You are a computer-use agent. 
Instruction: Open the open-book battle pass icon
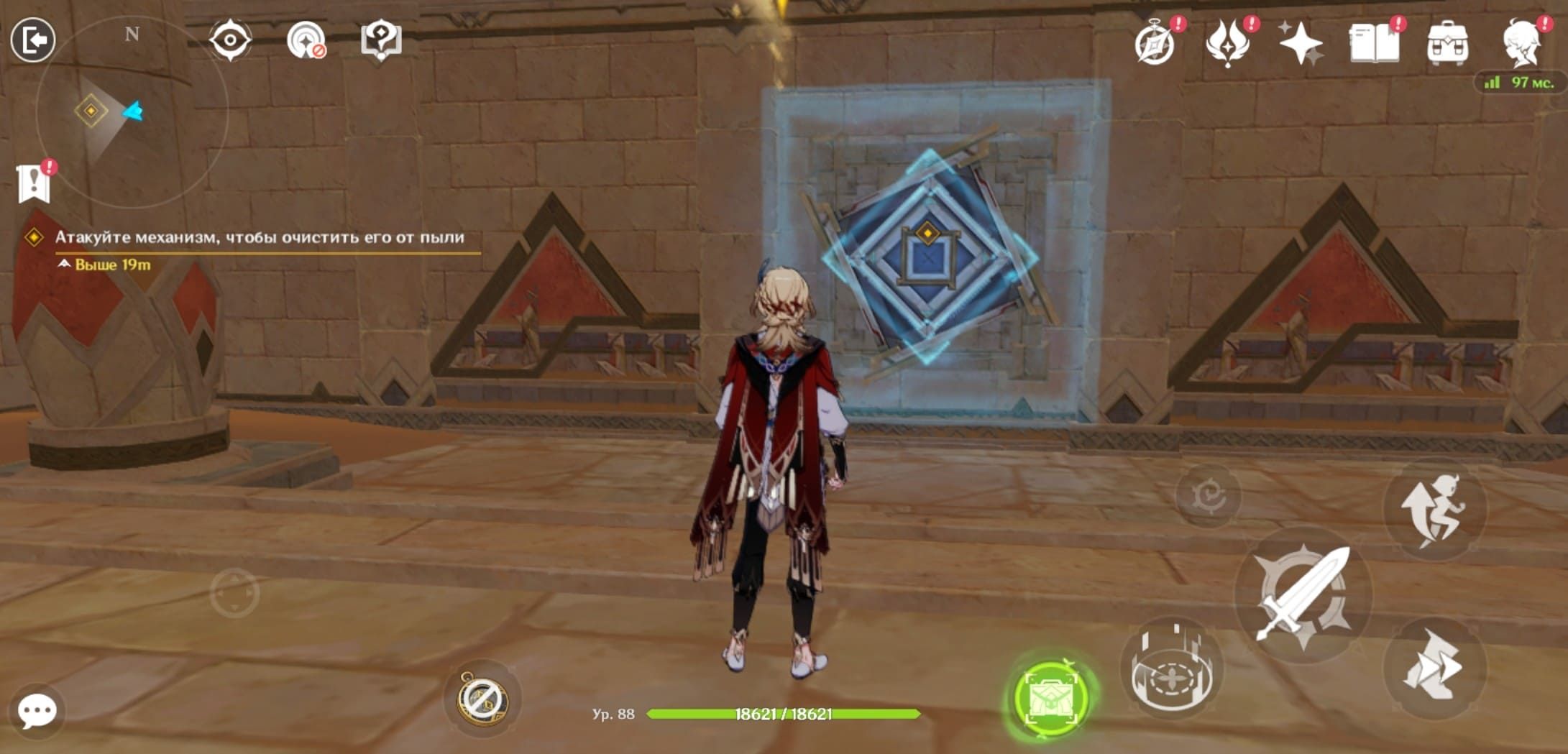pos(1374,43)
